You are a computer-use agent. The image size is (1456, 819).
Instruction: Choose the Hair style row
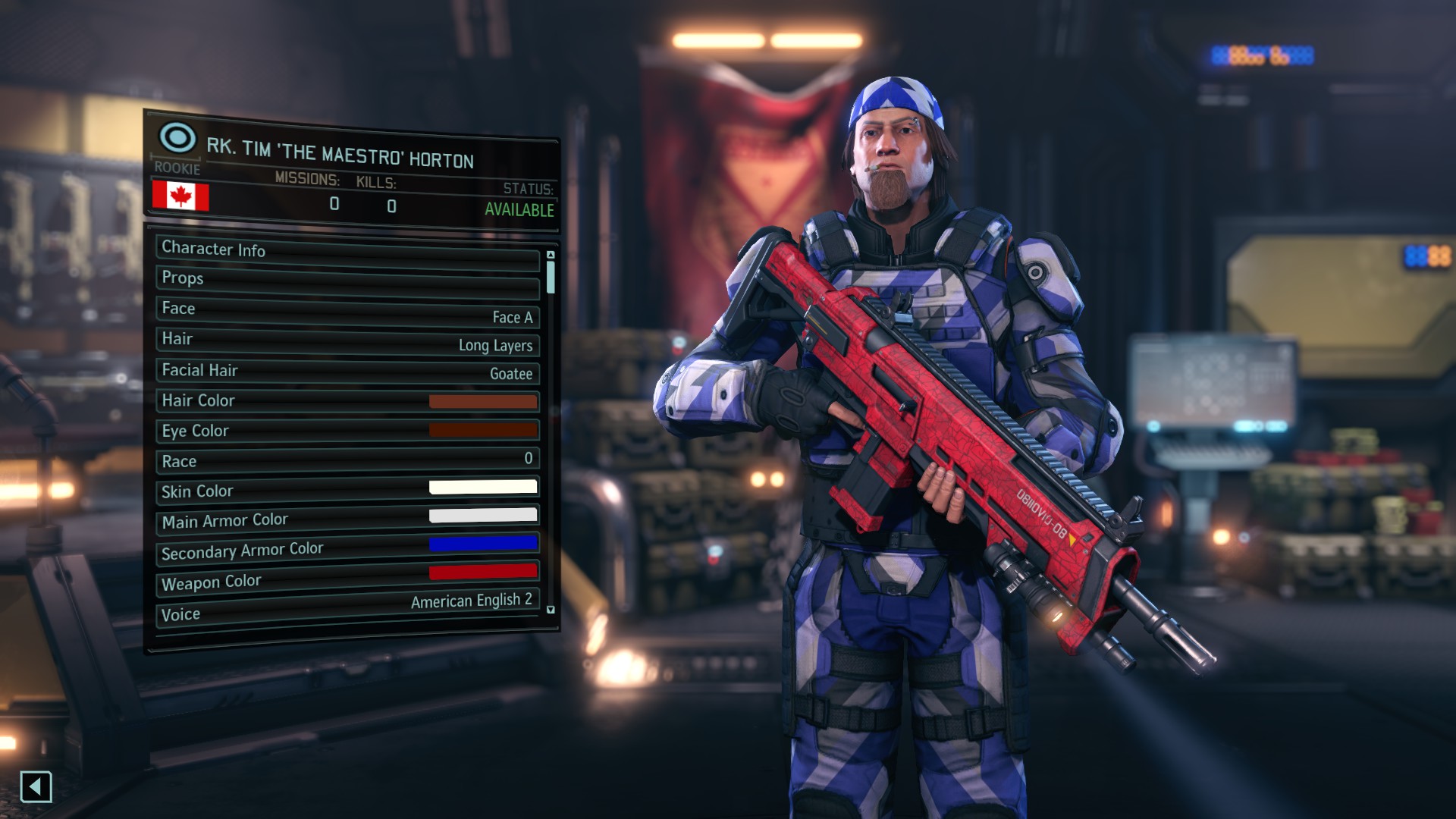347,341
